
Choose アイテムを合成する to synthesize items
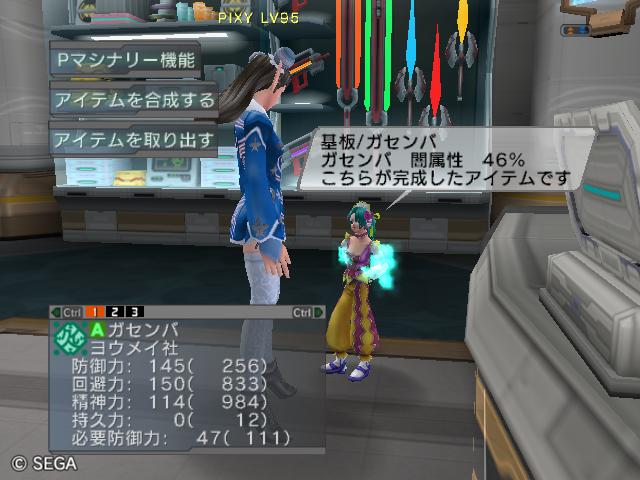tap(134, 100)
